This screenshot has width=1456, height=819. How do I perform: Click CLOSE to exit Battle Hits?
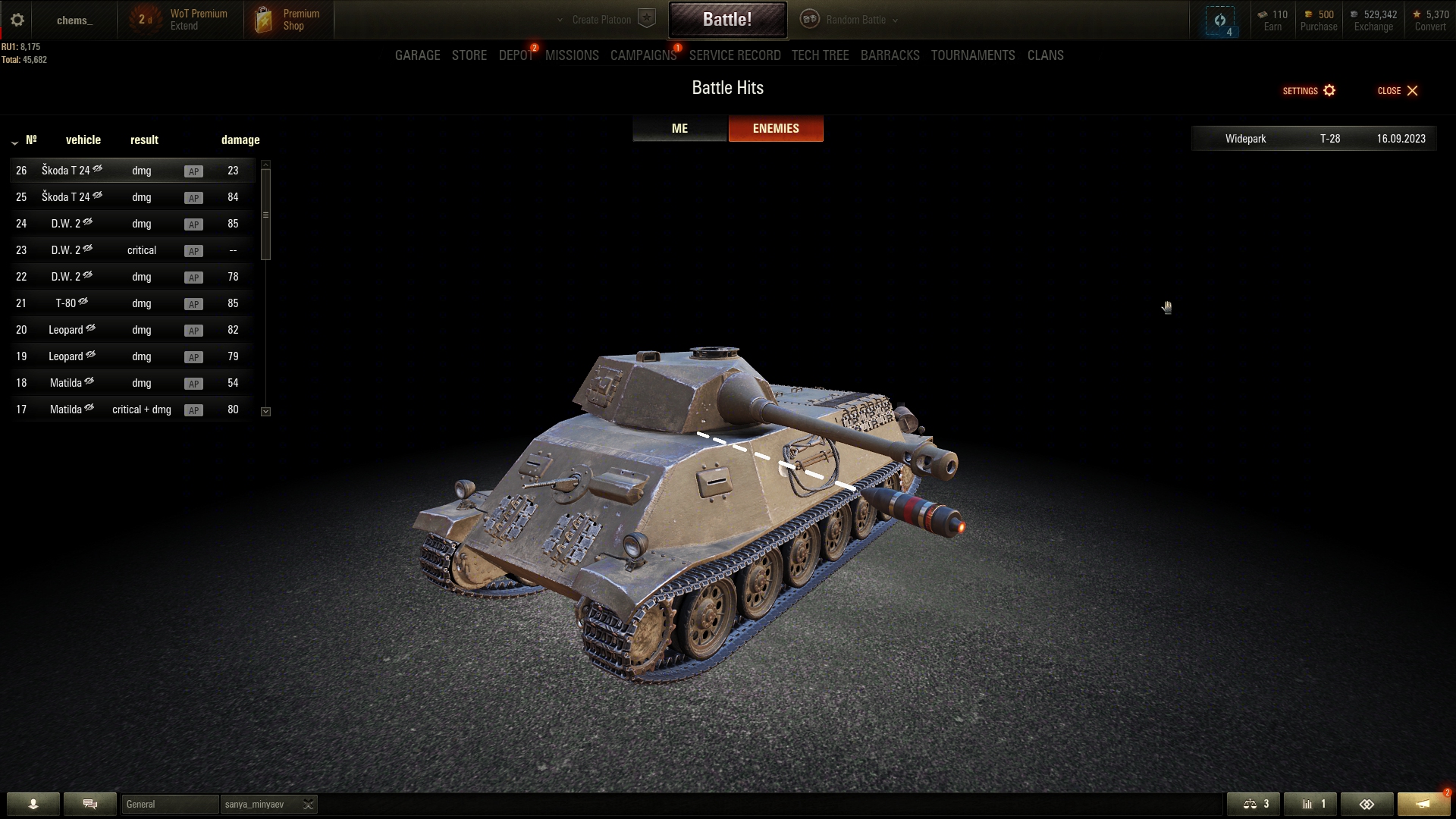click(x=1398, y=90)
